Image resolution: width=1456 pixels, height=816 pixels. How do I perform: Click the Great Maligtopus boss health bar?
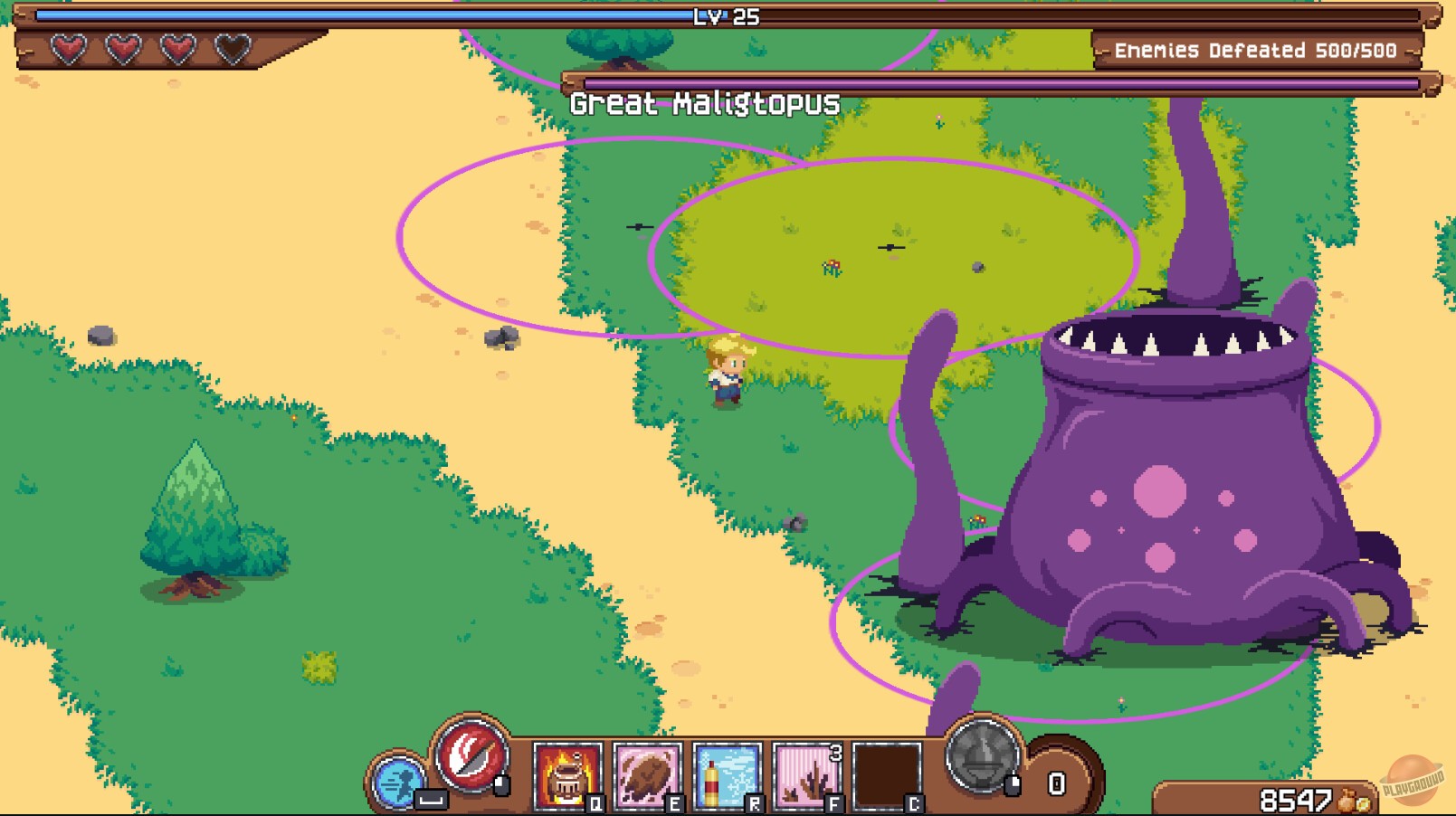(995, 81)
